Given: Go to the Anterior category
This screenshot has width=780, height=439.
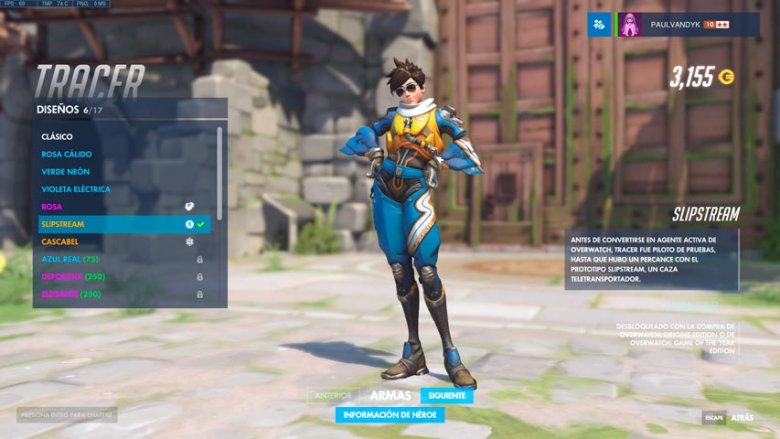Looking at the screenshot, I should coord(333,396).
